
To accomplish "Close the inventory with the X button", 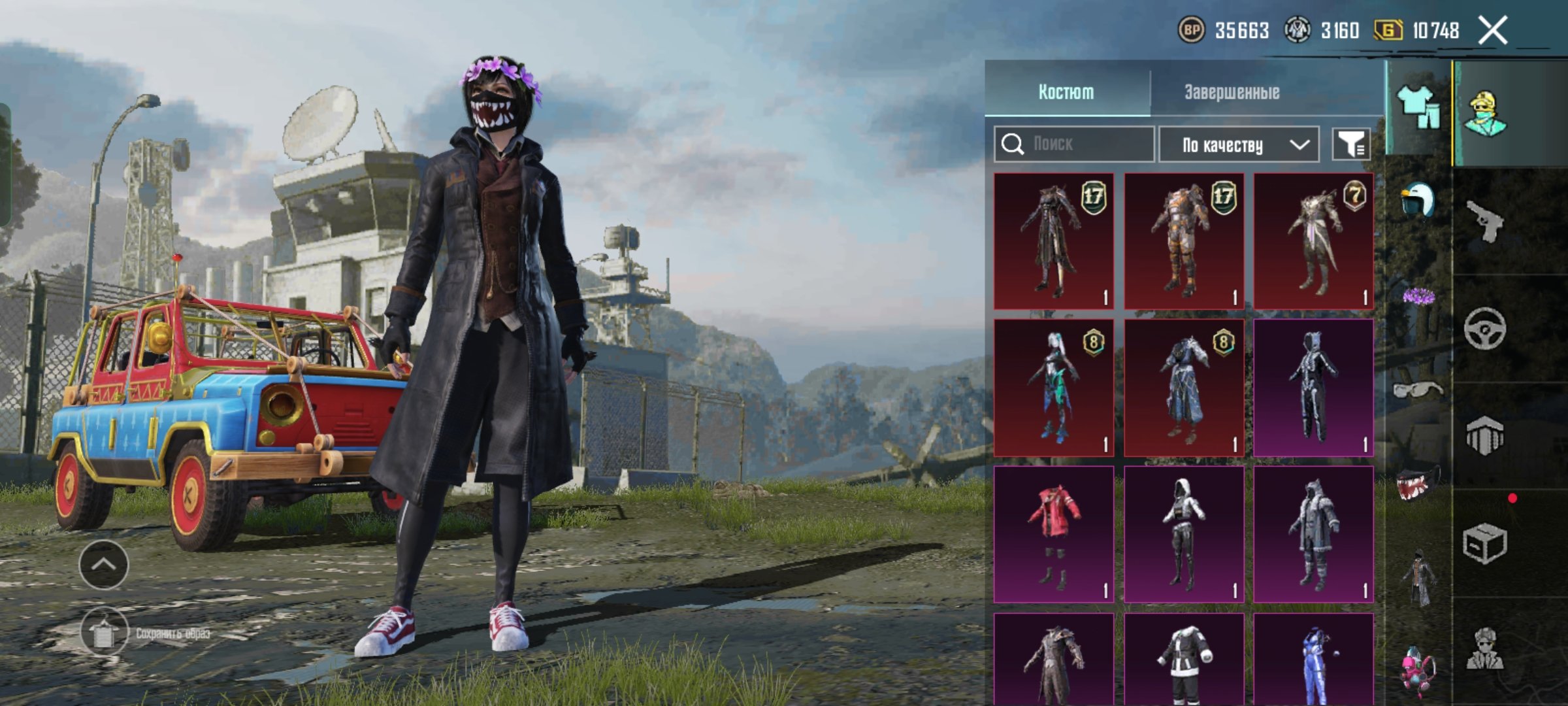I will (1493, 31).
